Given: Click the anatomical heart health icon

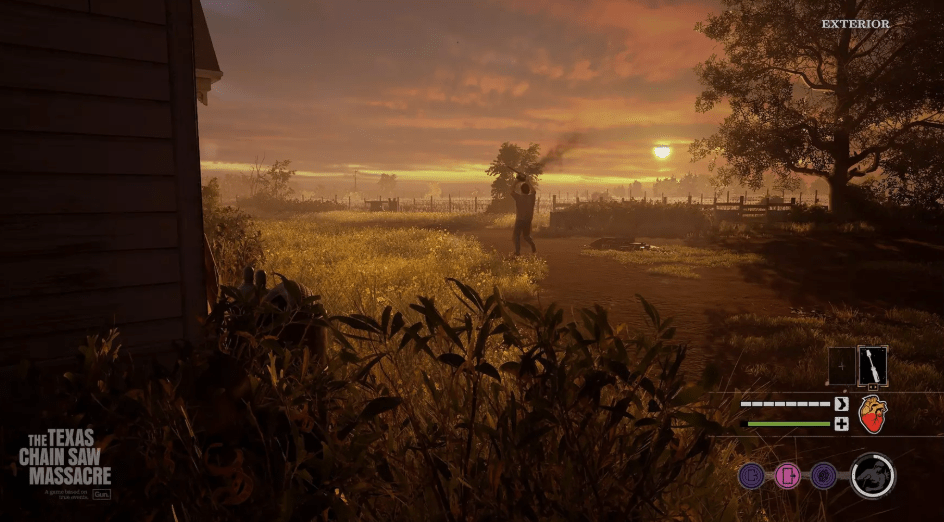Looking at the screenshot, I should (872, 413).
